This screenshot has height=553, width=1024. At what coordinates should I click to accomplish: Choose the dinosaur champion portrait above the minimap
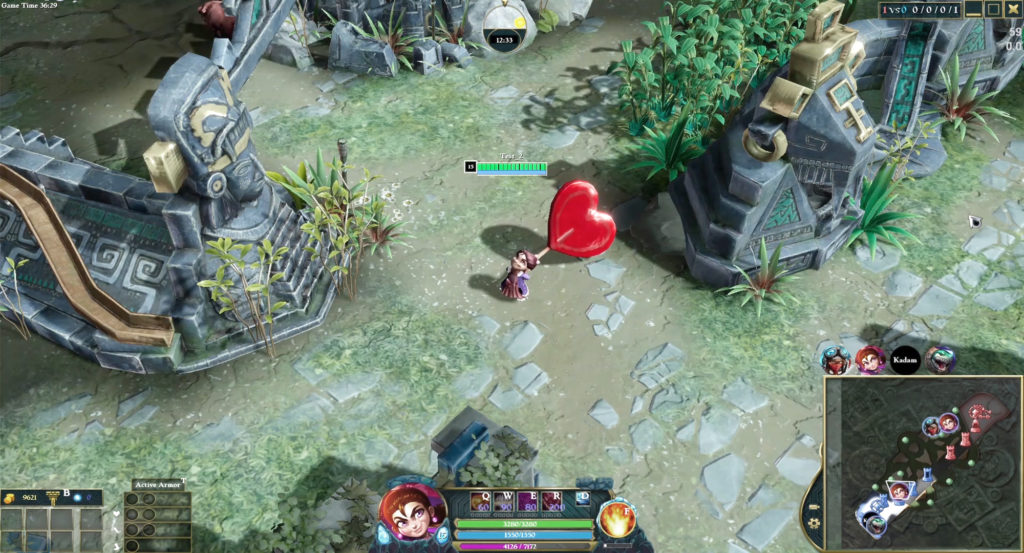[x=940, y=360]
